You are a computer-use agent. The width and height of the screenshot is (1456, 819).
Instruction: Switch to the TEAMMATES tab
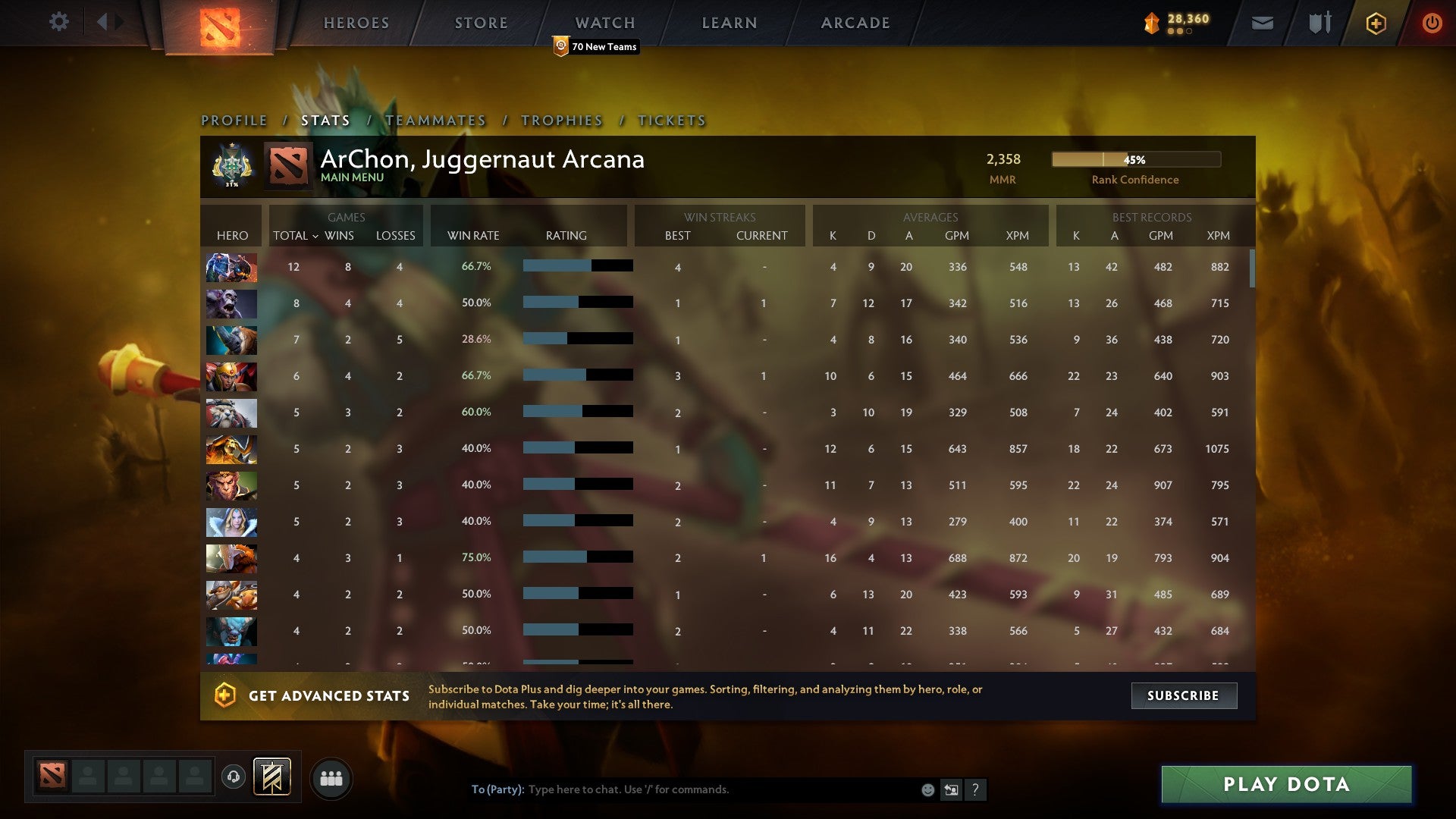coord(436,120)
